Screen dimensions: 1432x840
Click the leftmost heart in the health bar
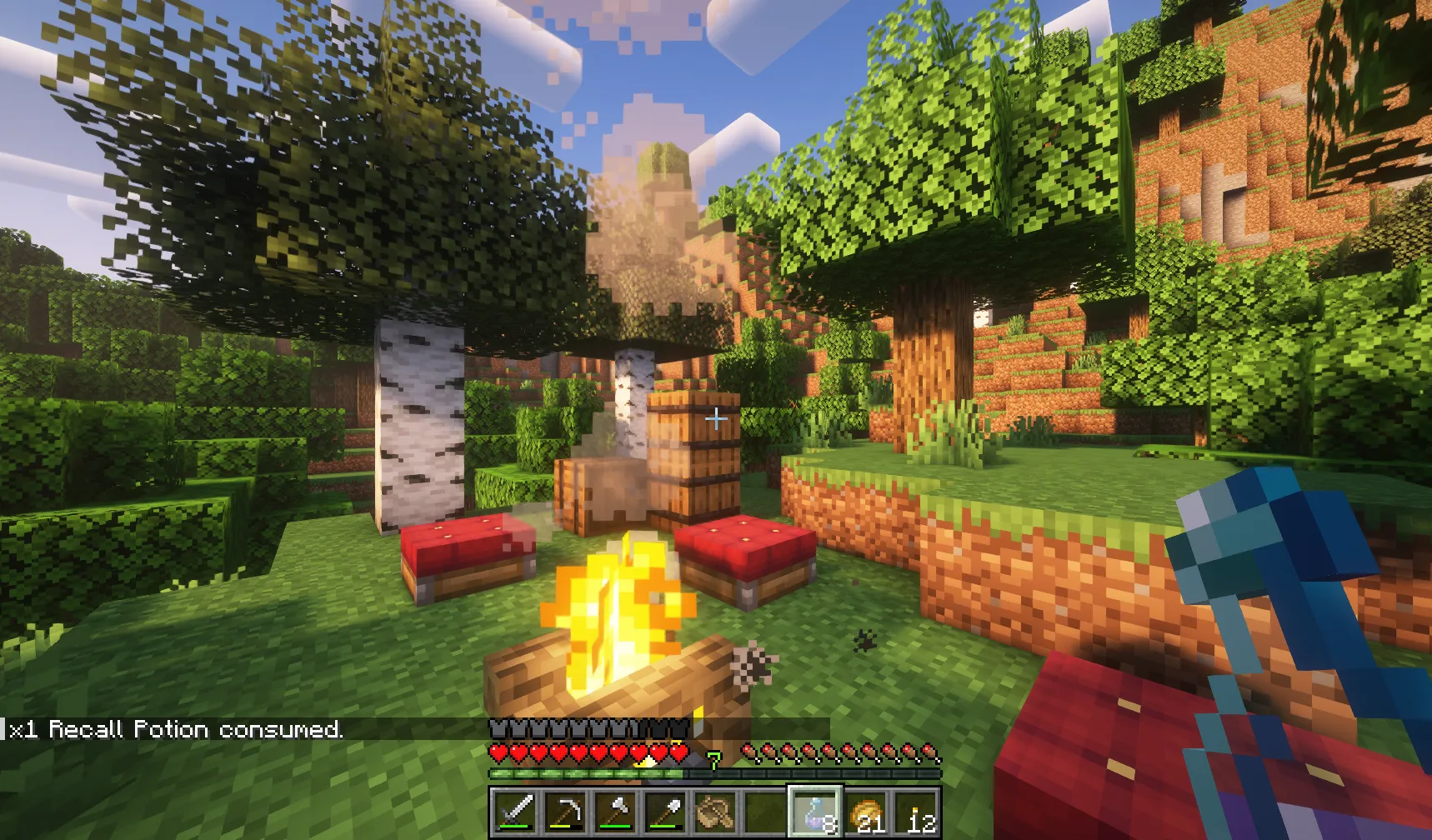[498, 752]
